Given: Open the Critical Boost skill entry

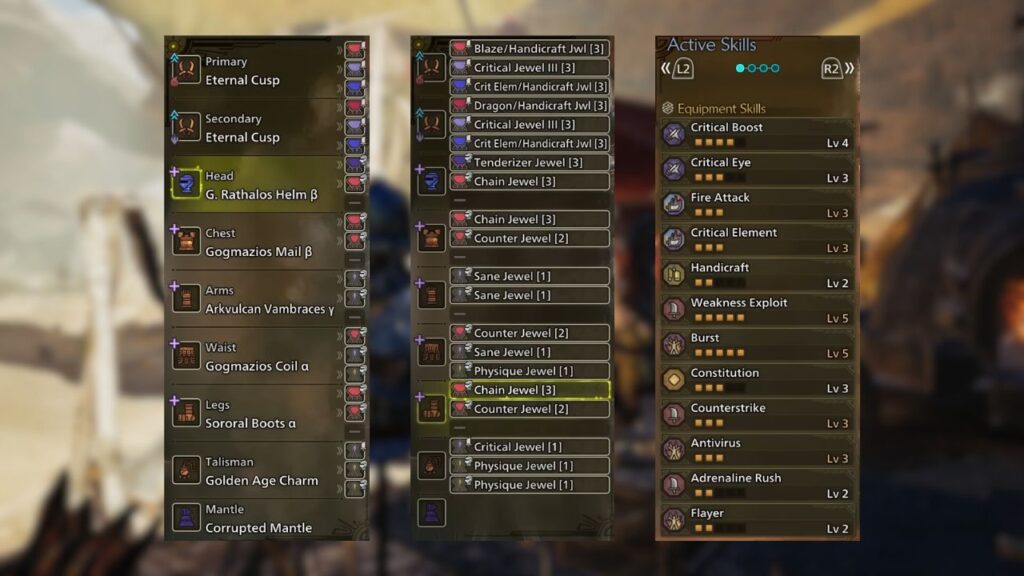Looking at the screenshot, I should pyautogui.click(x=757, y=135).
